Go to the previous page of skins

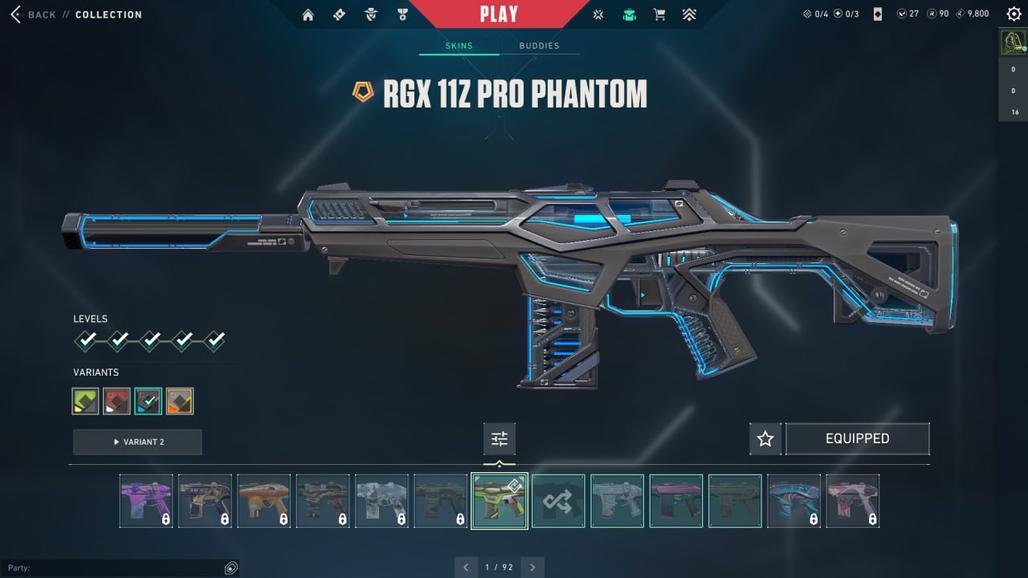point(466,567)
